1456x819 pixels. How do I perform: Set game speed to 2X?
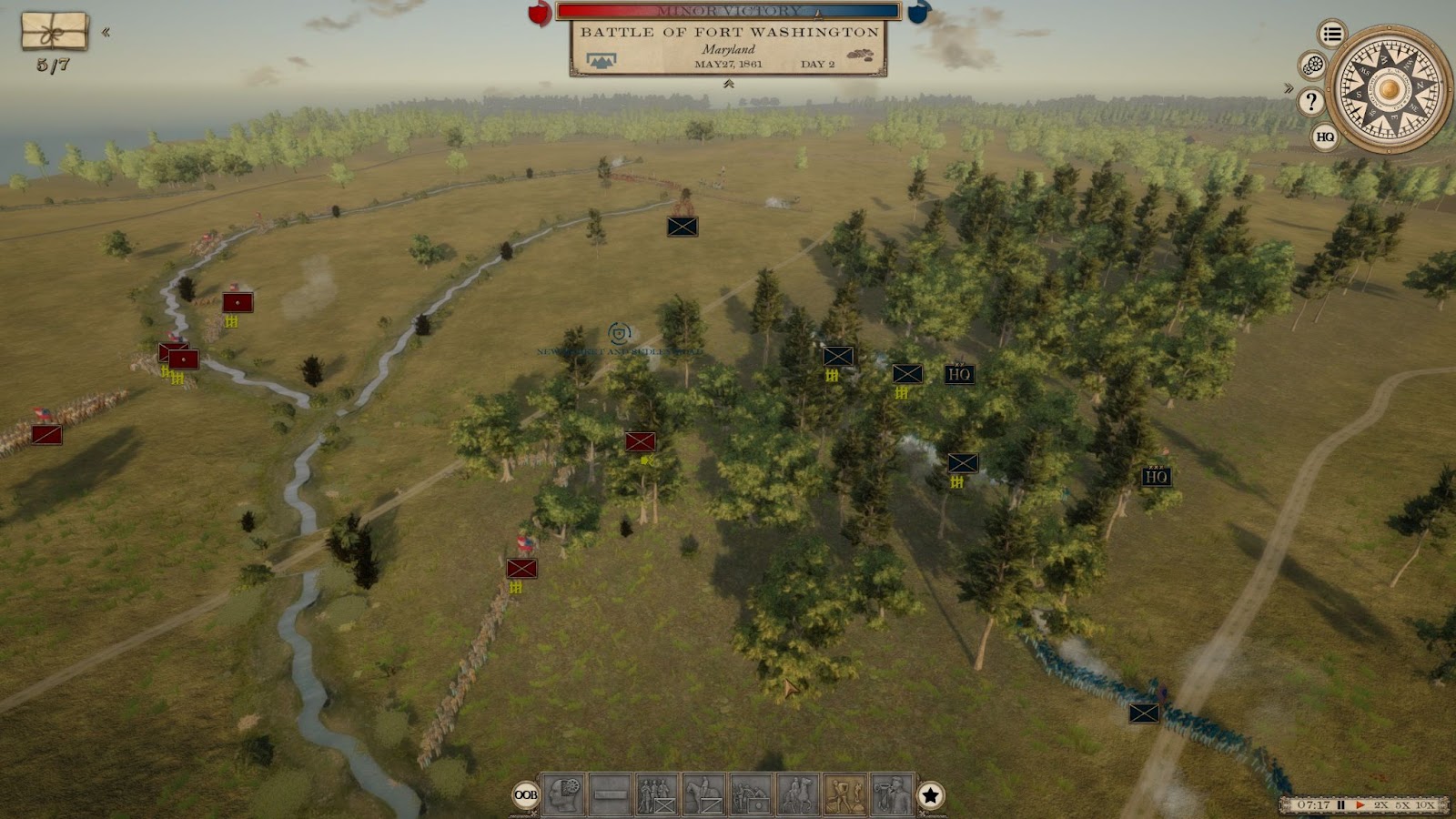(1381, 805)
